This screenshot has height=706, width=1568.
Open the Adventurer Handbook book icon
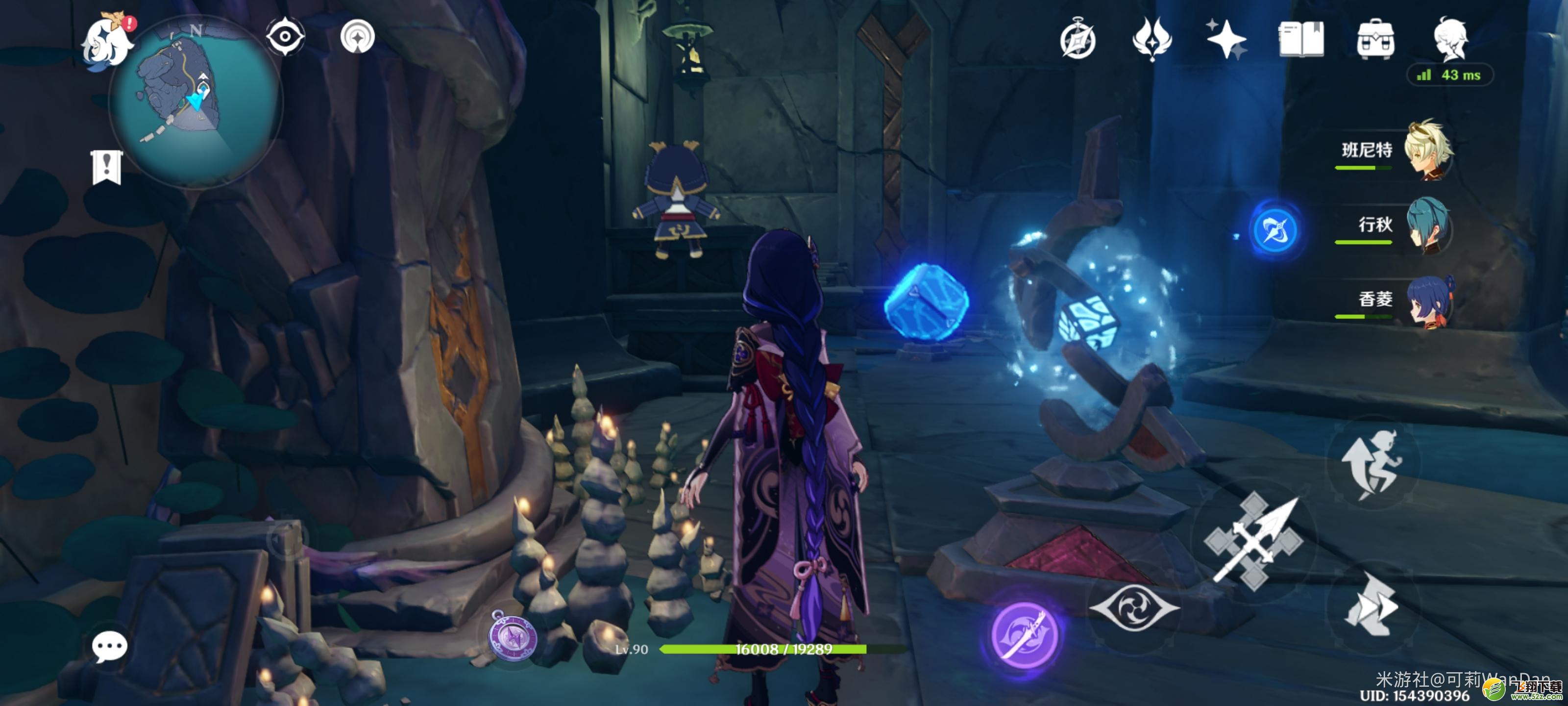[1301, 39]
